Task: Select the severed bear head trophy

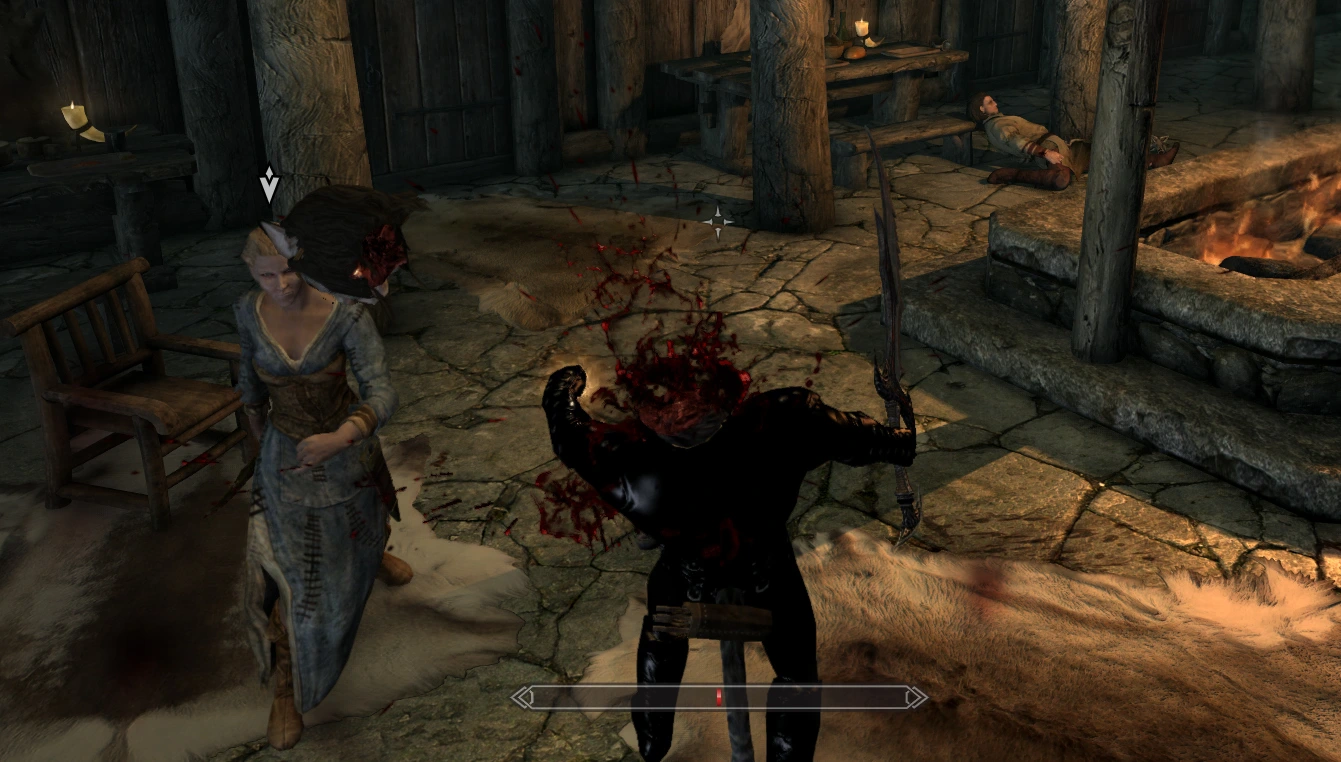Action: tap(350, 250)
